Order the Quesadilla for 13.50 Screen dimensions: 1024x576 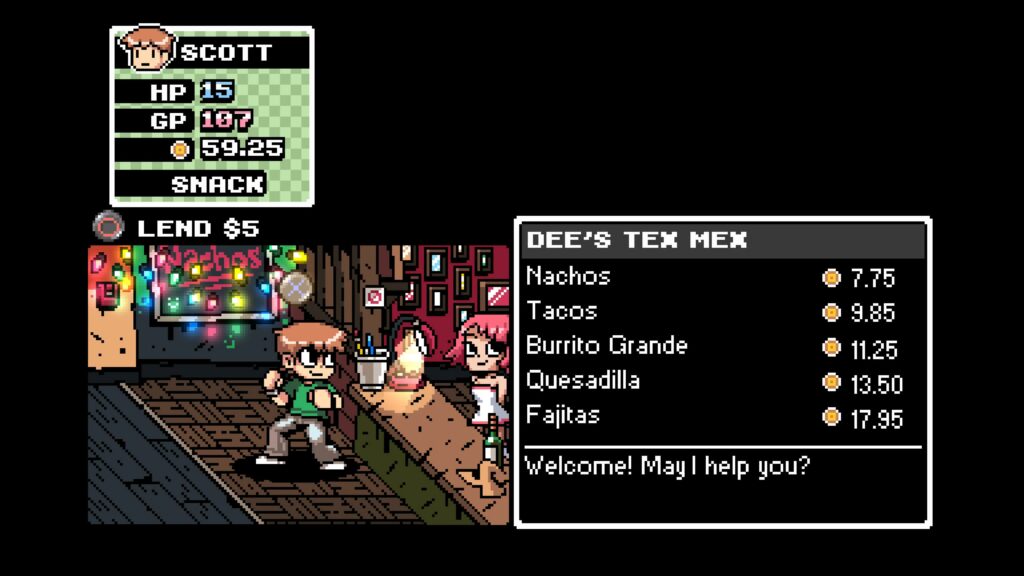click(583, 381)
